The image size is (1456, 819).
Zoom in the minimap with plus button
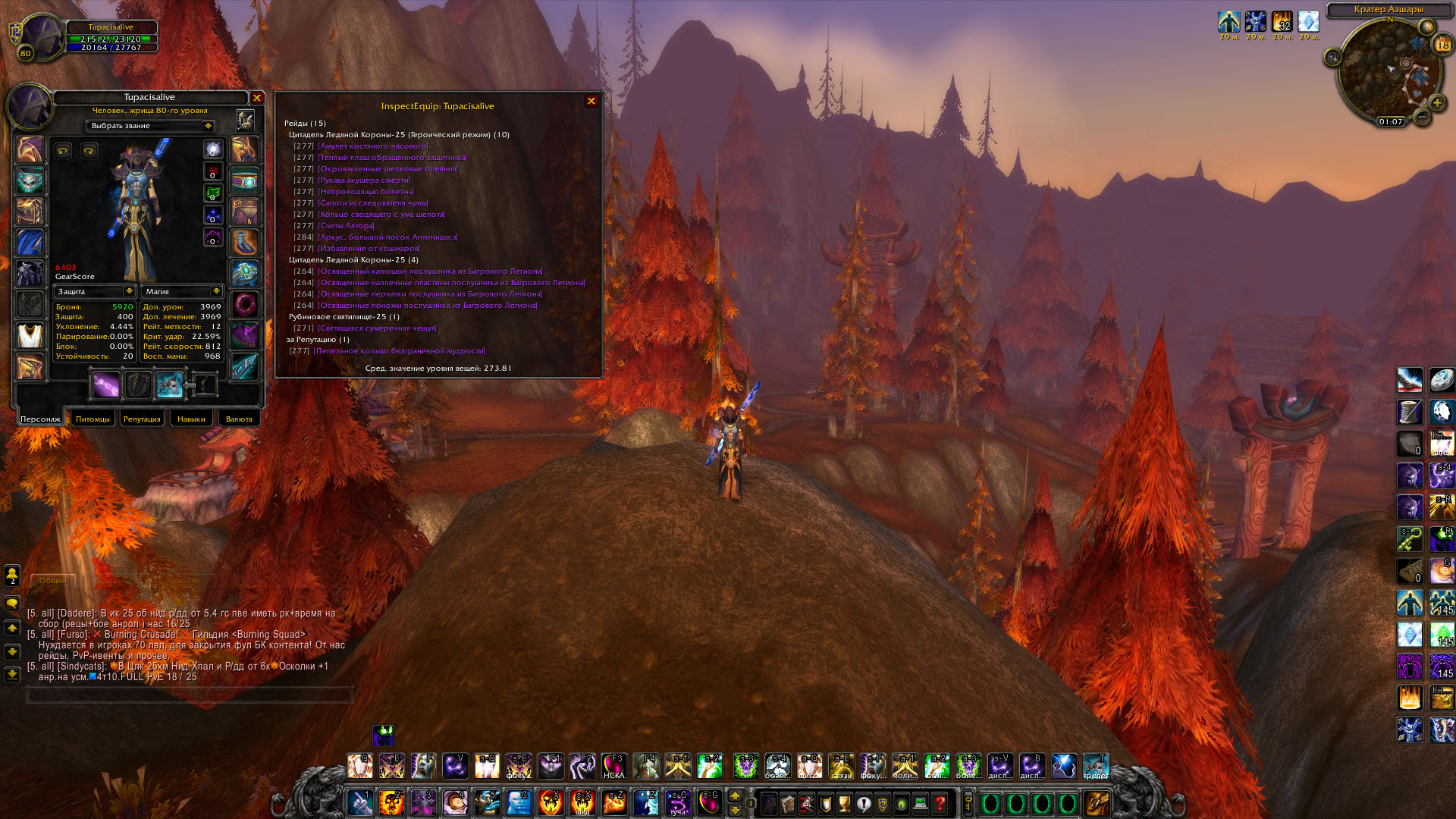click(x=1436, y=102)
